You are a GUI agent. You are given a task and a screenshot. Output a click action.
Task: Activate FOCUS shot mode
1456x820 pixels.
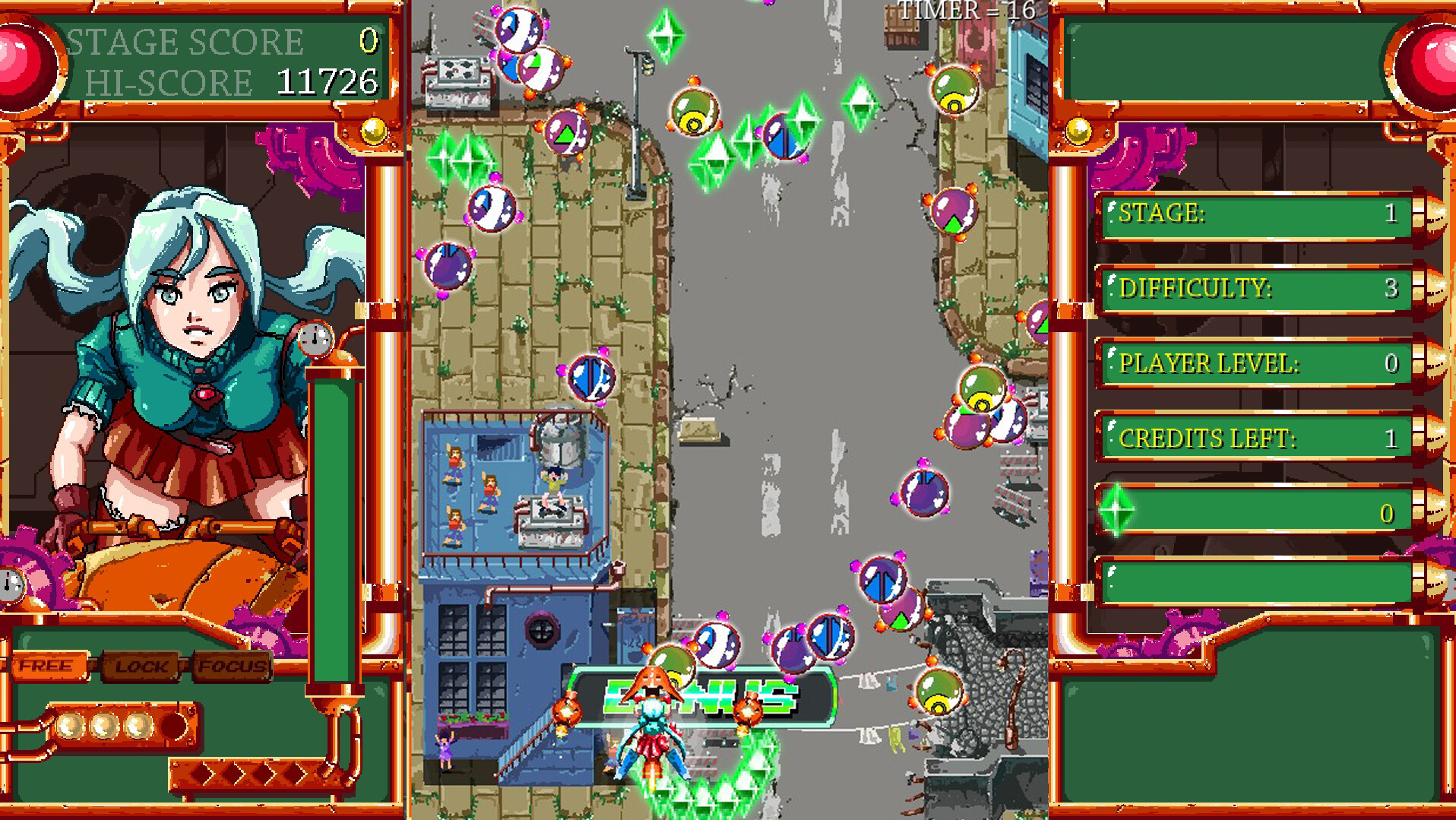coord(230,667)
